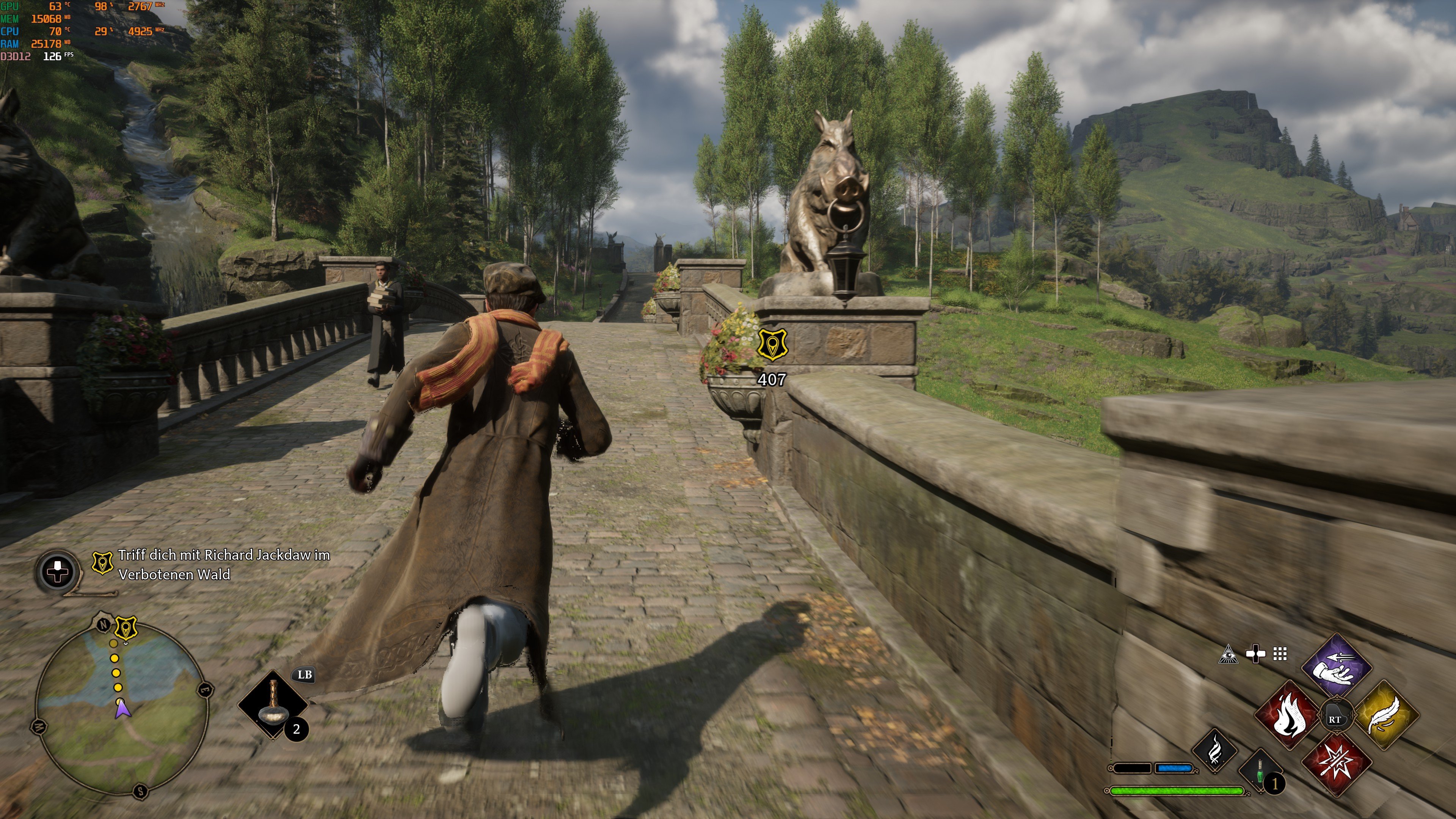This screenshot has width=1456, height=819.
Task: Activate the white flame ancient magic icon
Action: (1214, 751)
